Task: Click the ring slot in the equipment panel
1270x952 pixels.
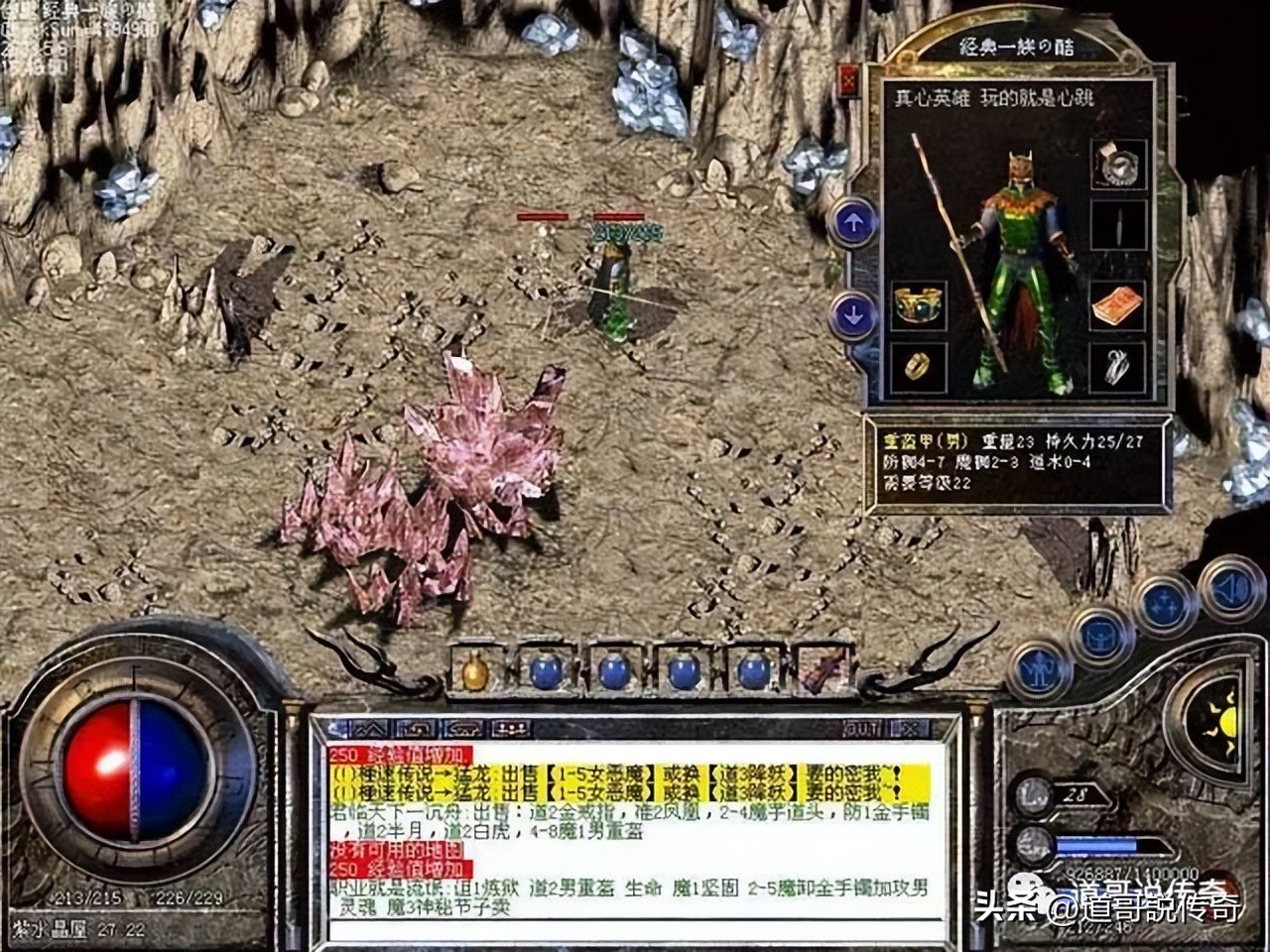Action: [917, 366]
